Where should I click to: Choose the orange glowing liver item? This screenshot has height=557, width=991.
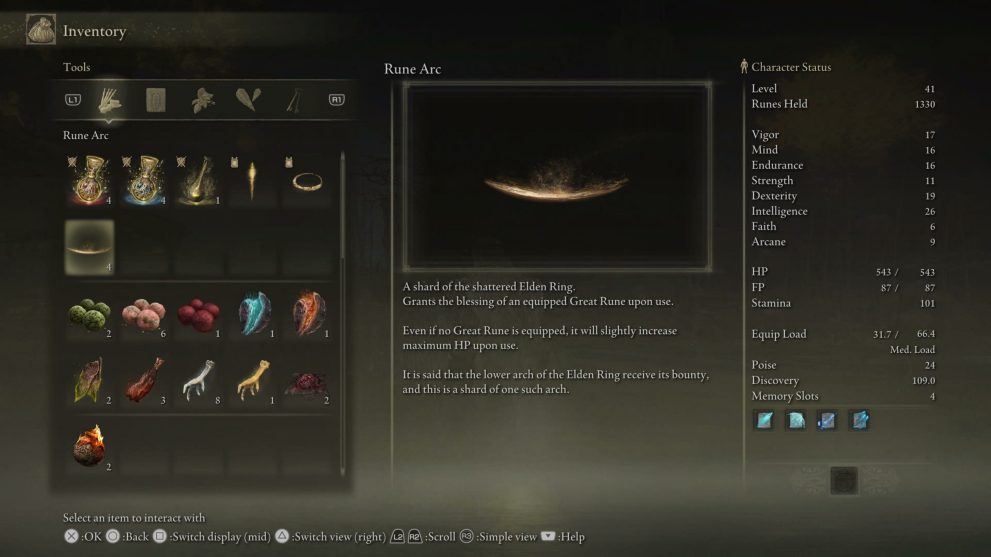pos(308,314)
